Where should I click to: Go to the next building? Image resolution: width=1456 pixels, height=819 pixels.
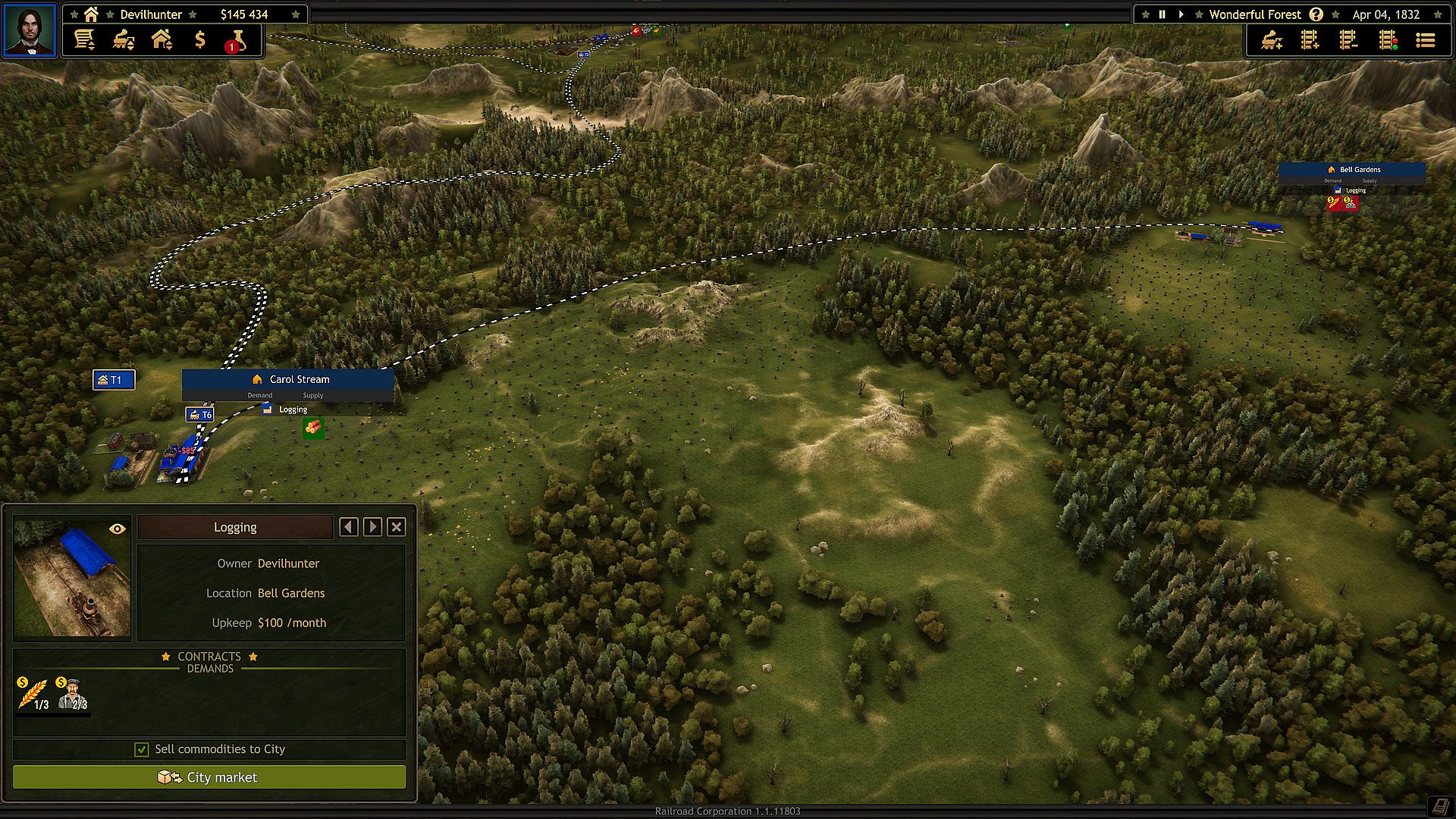tap(372, 527)
